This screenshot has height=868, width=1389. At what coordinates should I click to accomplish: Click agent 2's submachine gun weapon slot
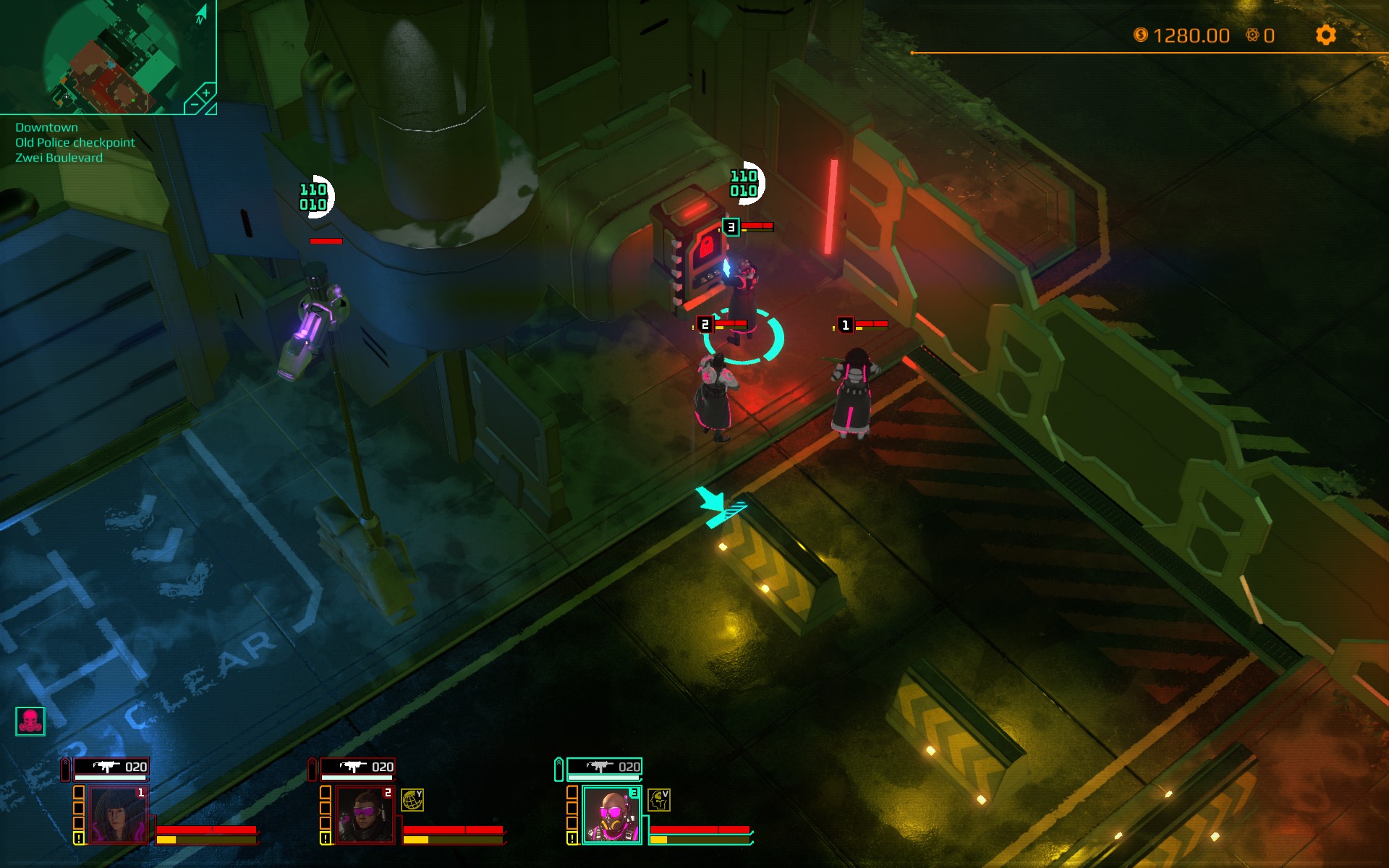tap(358, 767)
